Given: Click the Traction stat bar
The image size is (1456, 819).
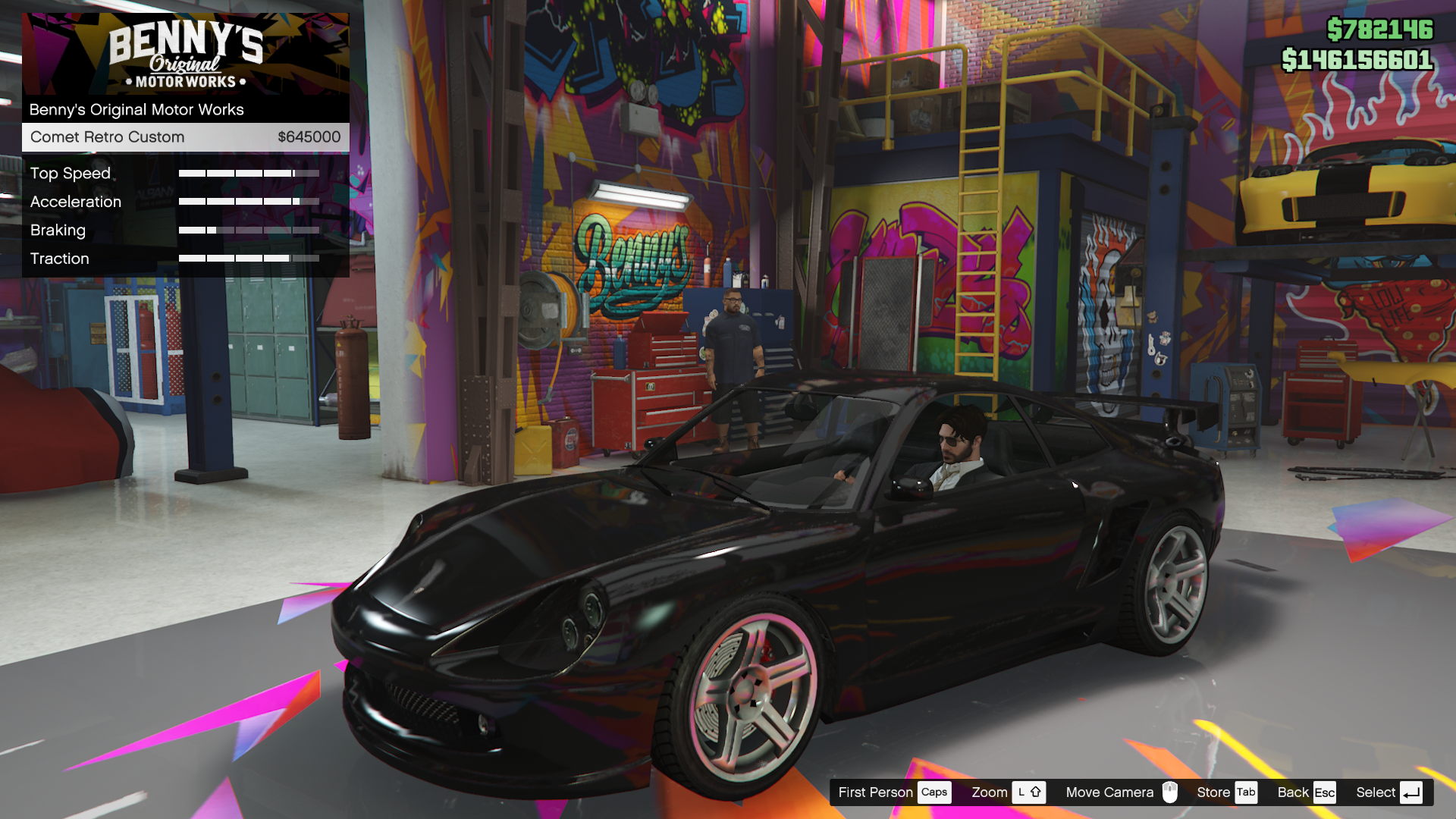Looking at the screenshot, I should 248,258.
